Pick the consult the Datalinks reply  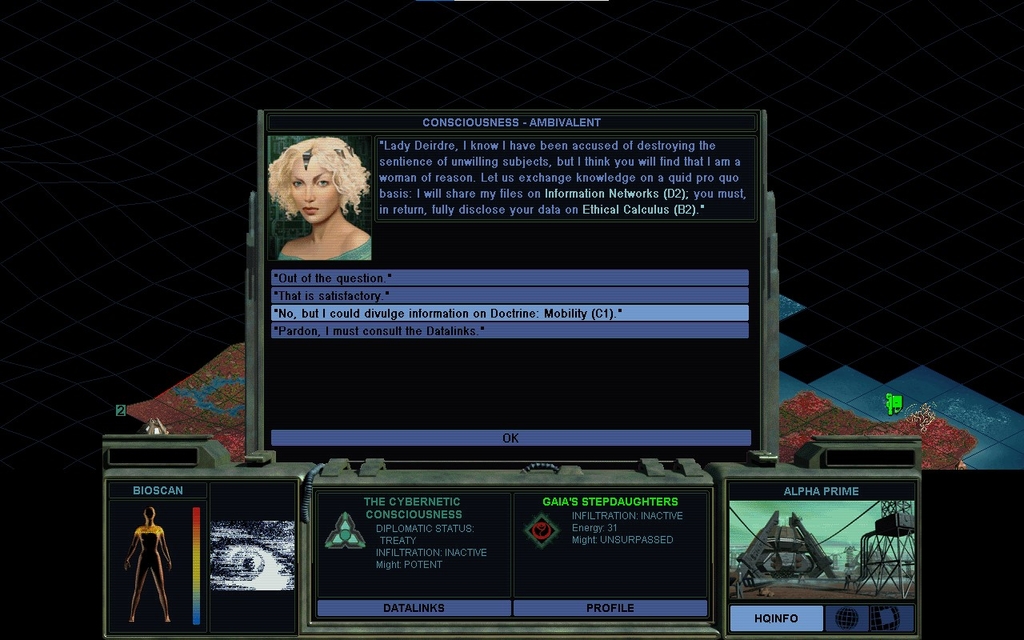pos(509,330)
